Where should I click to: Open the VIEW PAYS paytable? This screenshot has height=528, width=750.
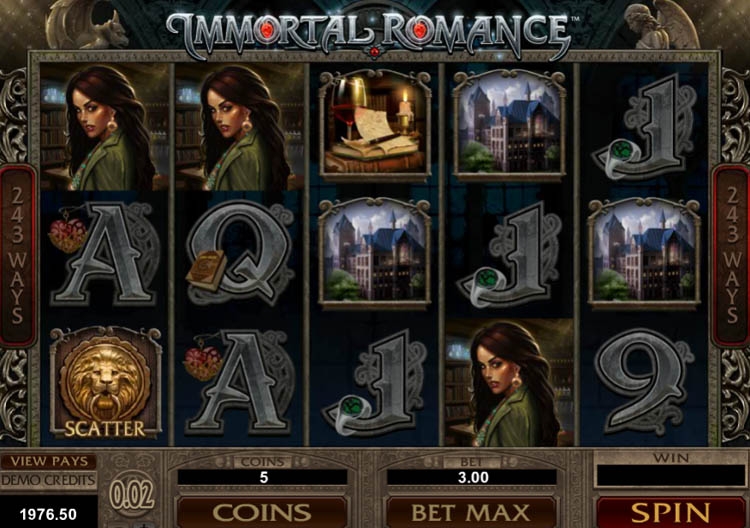tap(48, 462)
